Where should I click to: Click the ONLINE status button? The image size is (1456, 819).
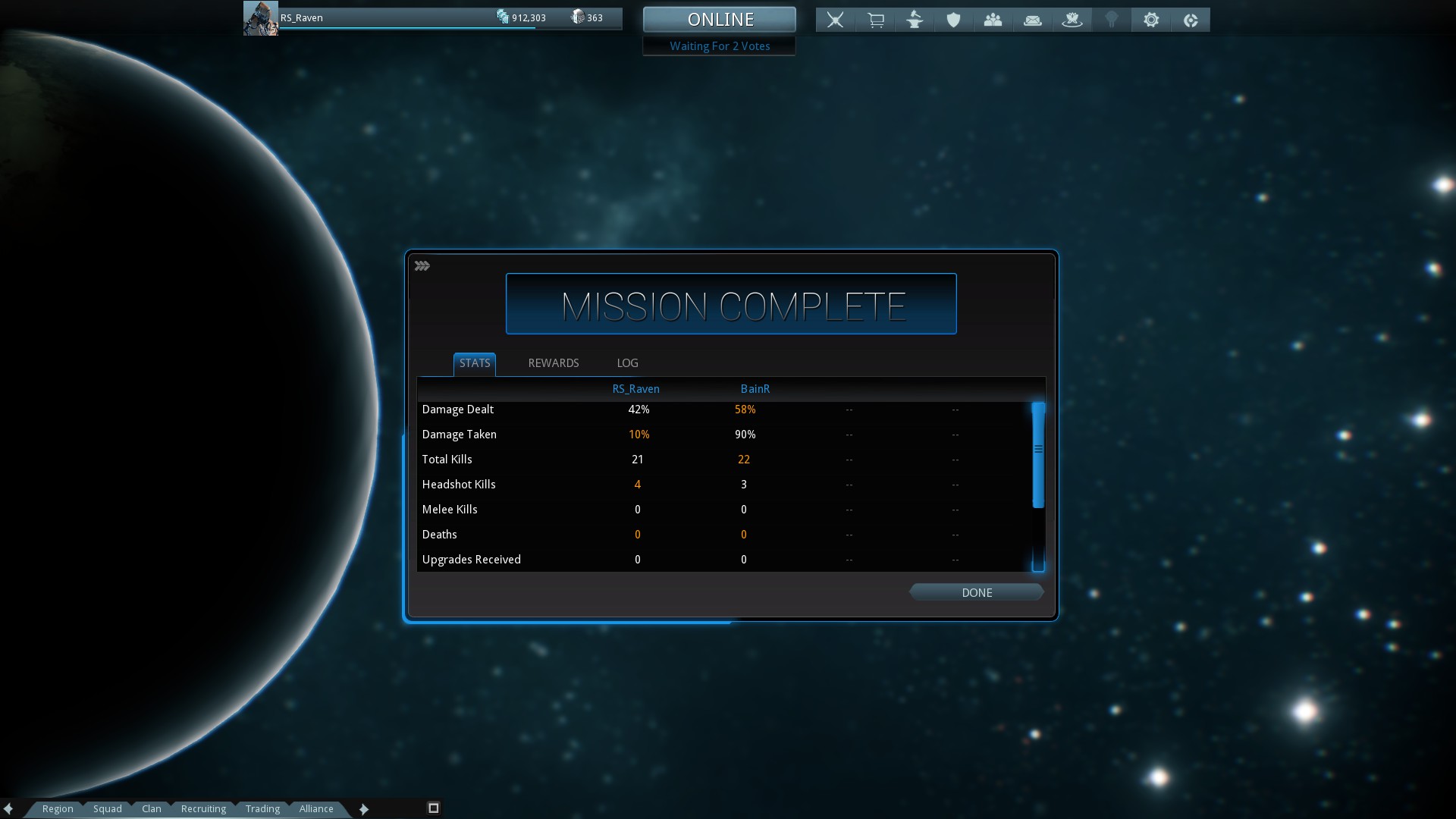pyautogui.click(x=720, y=20)
